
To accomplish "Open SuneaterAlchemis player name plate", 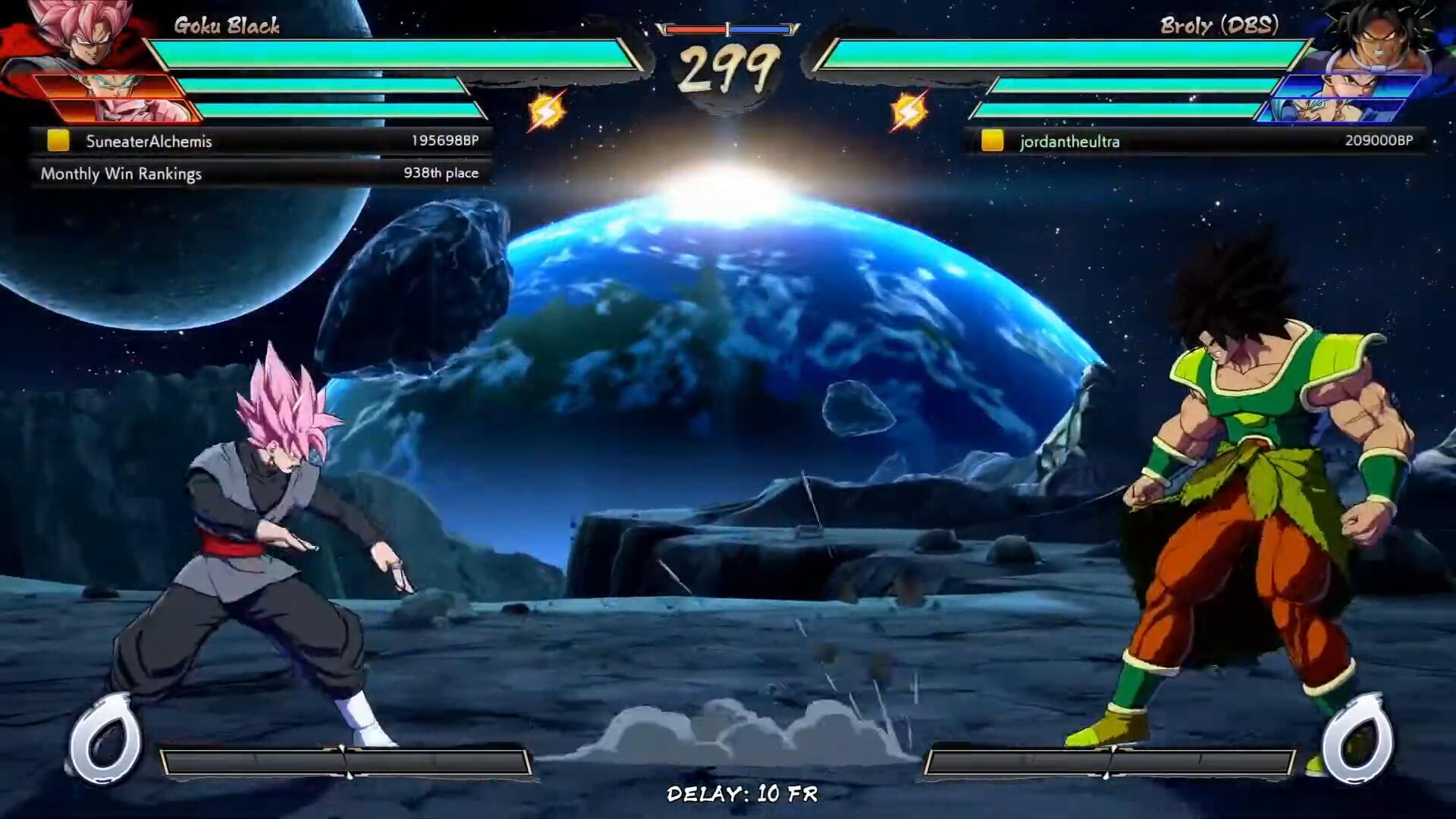I will click(x=149, y=141).
